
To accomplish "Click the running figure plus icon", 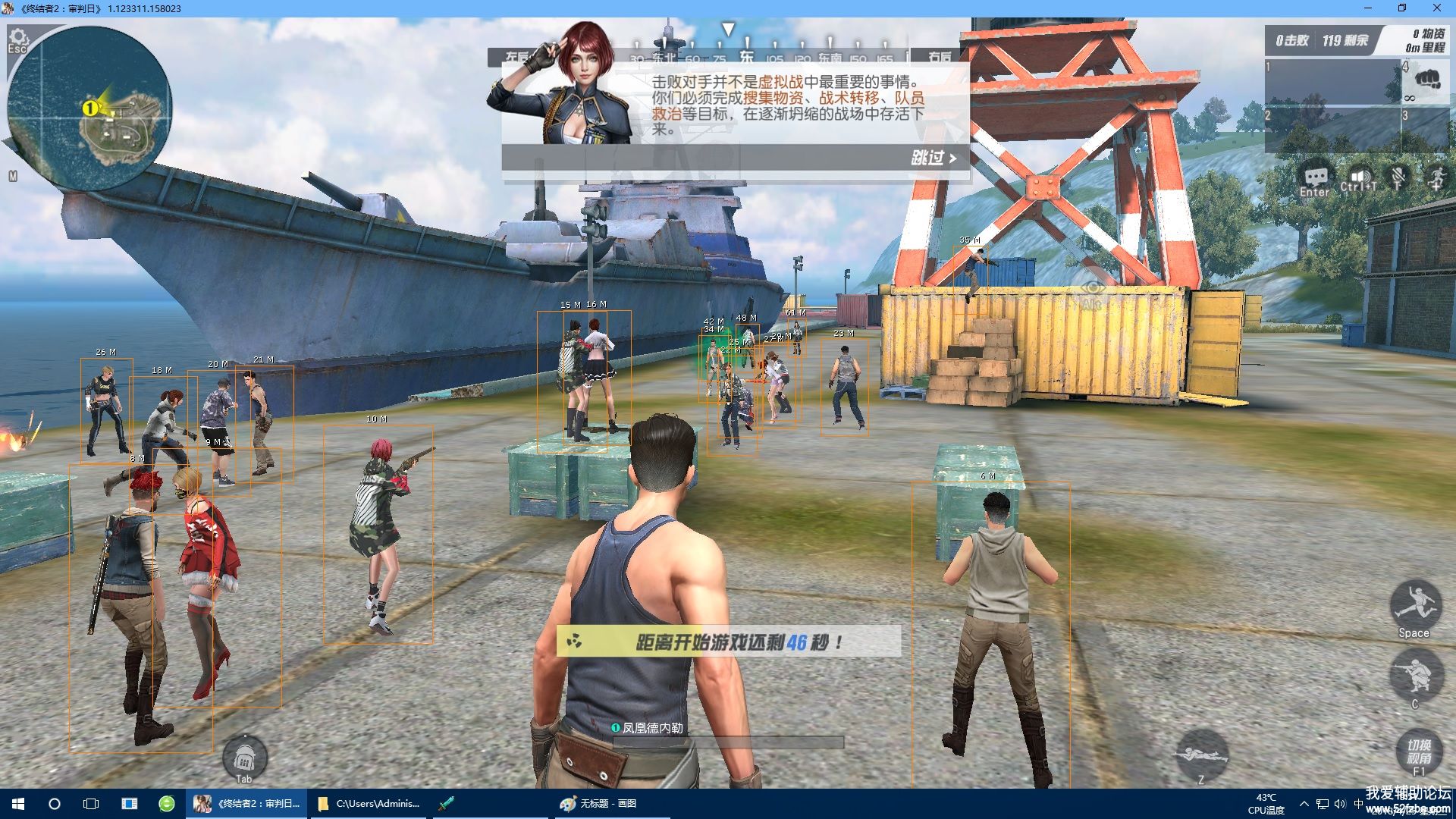I will coord(1436,179).
